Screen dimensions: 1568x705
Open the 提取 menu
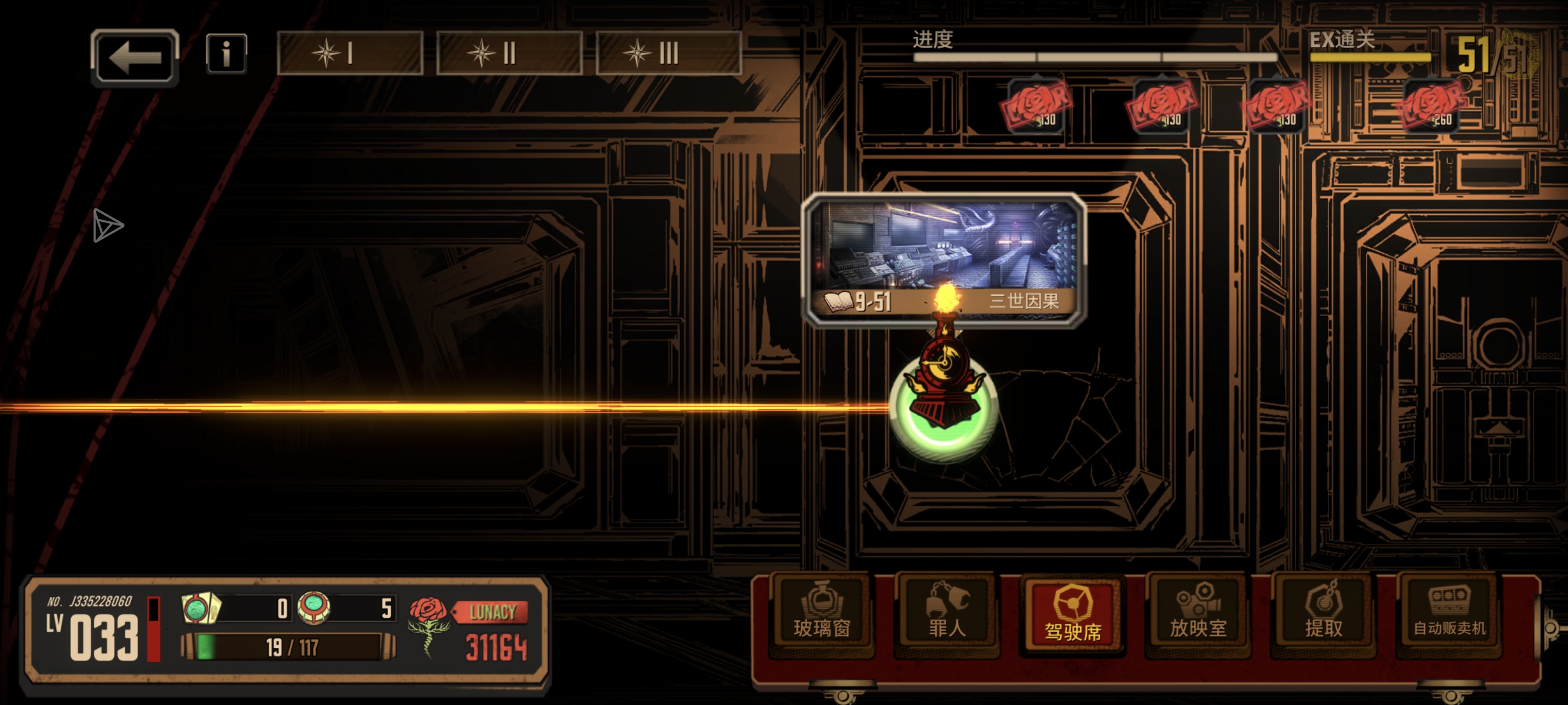[x=1323, y=614]
